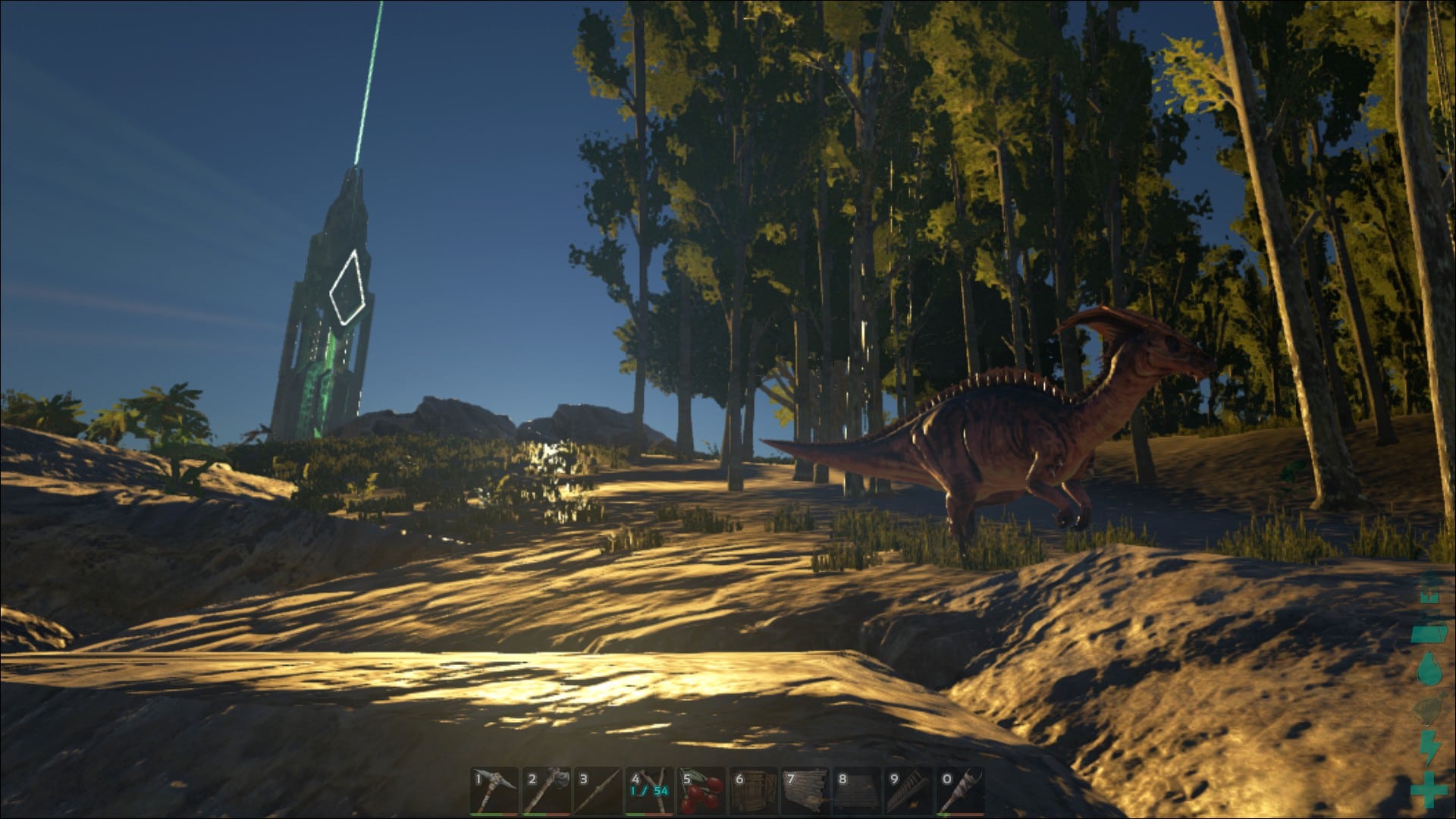Select the storage box in slot 6
This screenshot has width=1456, height=819.
point(753,791)
